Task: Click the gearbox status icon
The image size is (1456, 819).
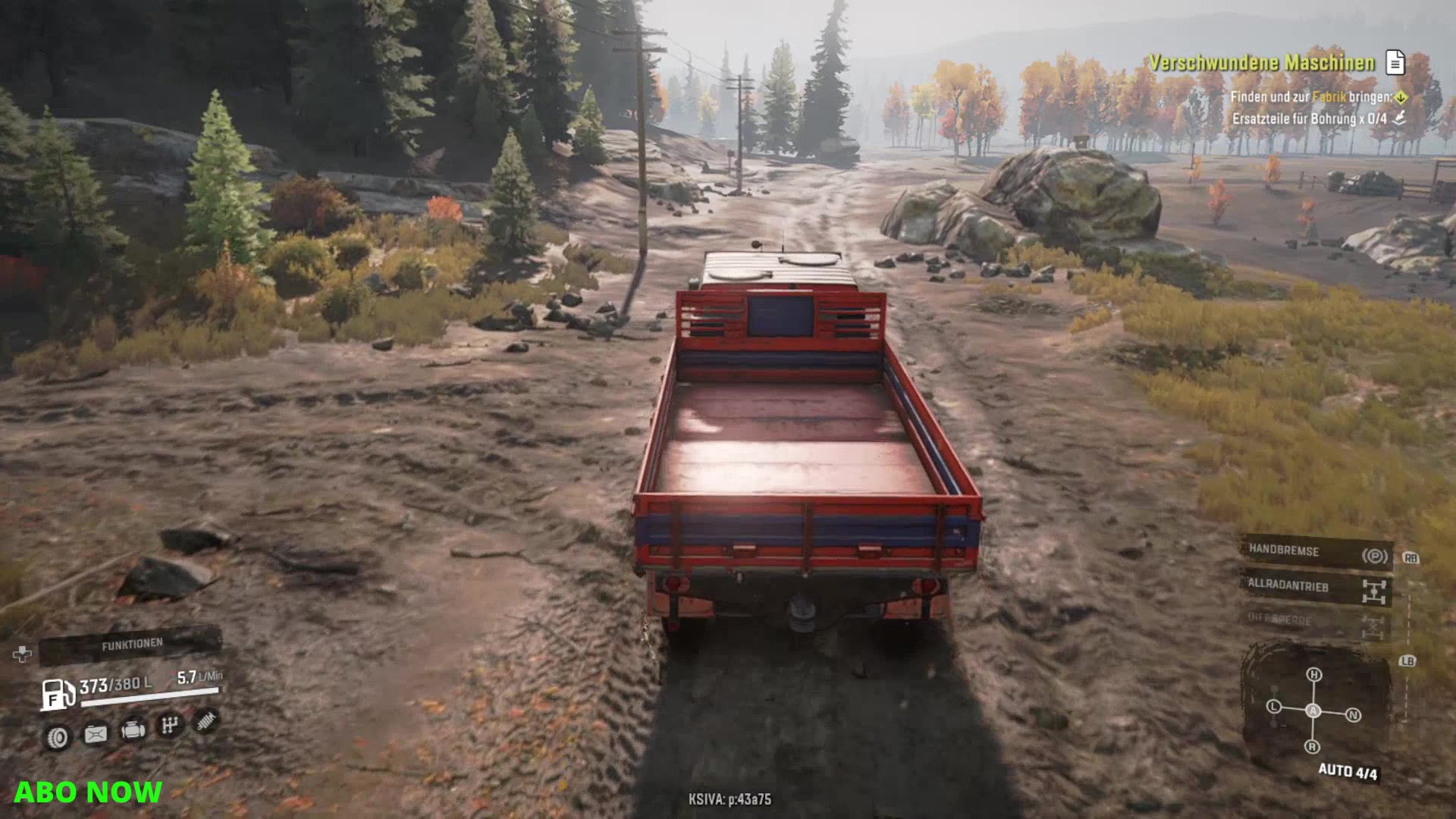Action: [169, 726]
